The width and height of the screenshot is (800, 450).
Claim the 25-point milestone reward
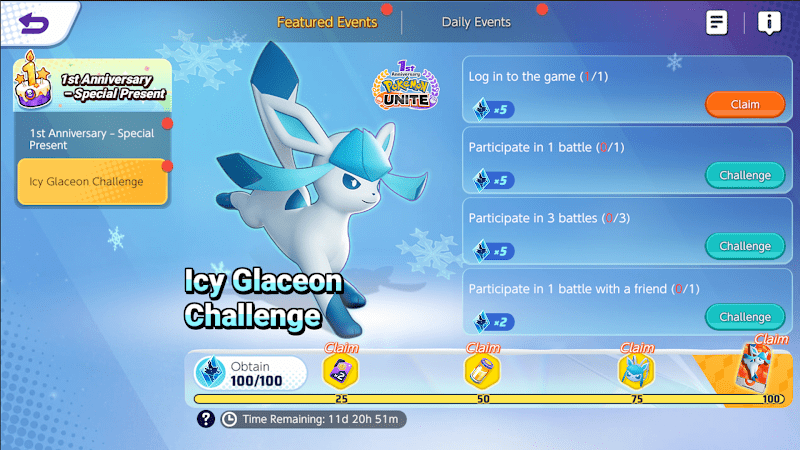pos(341,371)
